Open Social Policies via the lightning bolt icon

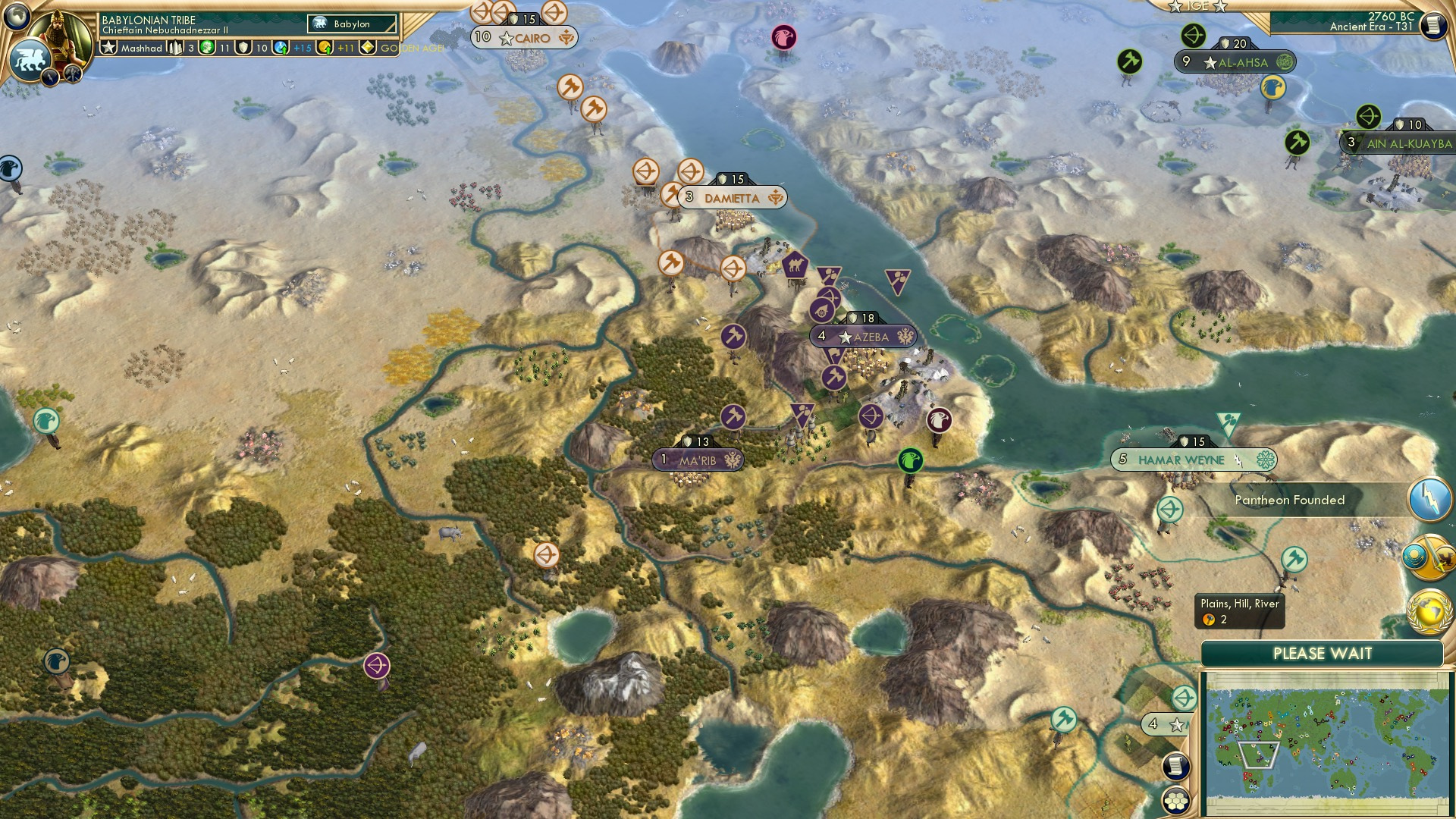click(1431, 498)
